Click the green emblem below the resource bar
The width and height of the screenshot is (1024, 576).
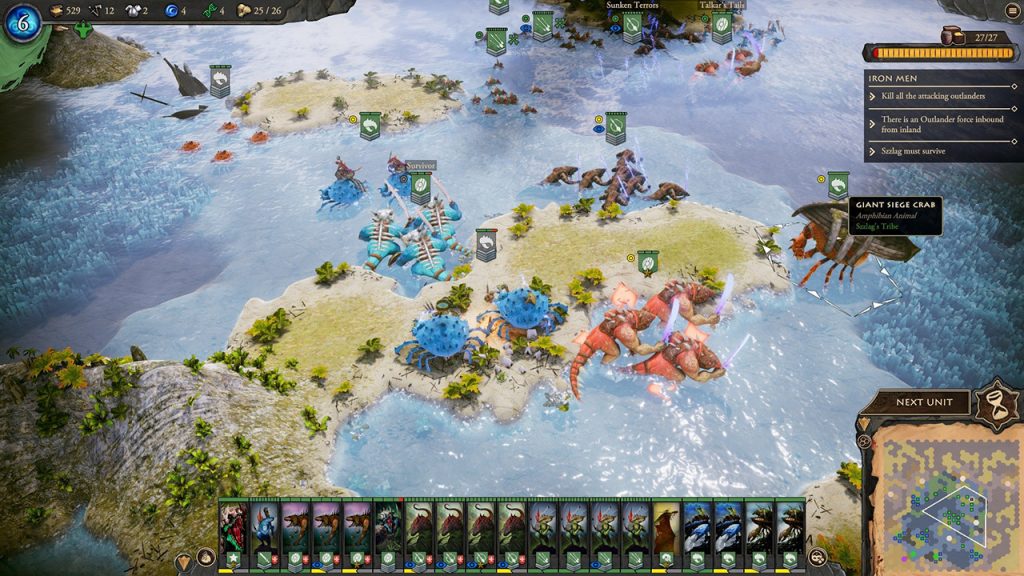[x=83, y=30]
